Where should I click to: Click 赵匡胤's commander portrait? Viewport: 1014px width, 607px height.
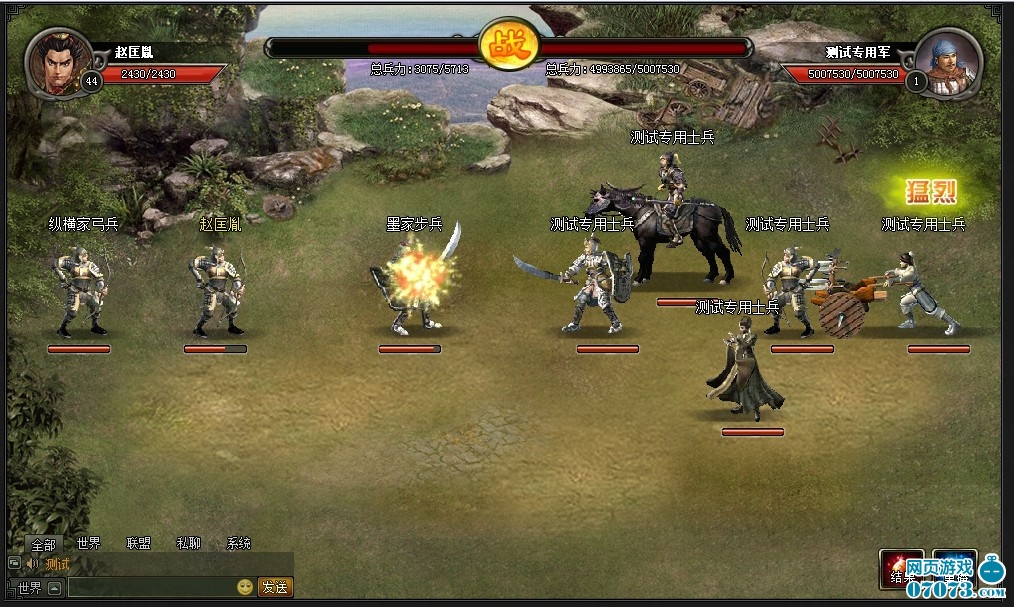point(58,62)
